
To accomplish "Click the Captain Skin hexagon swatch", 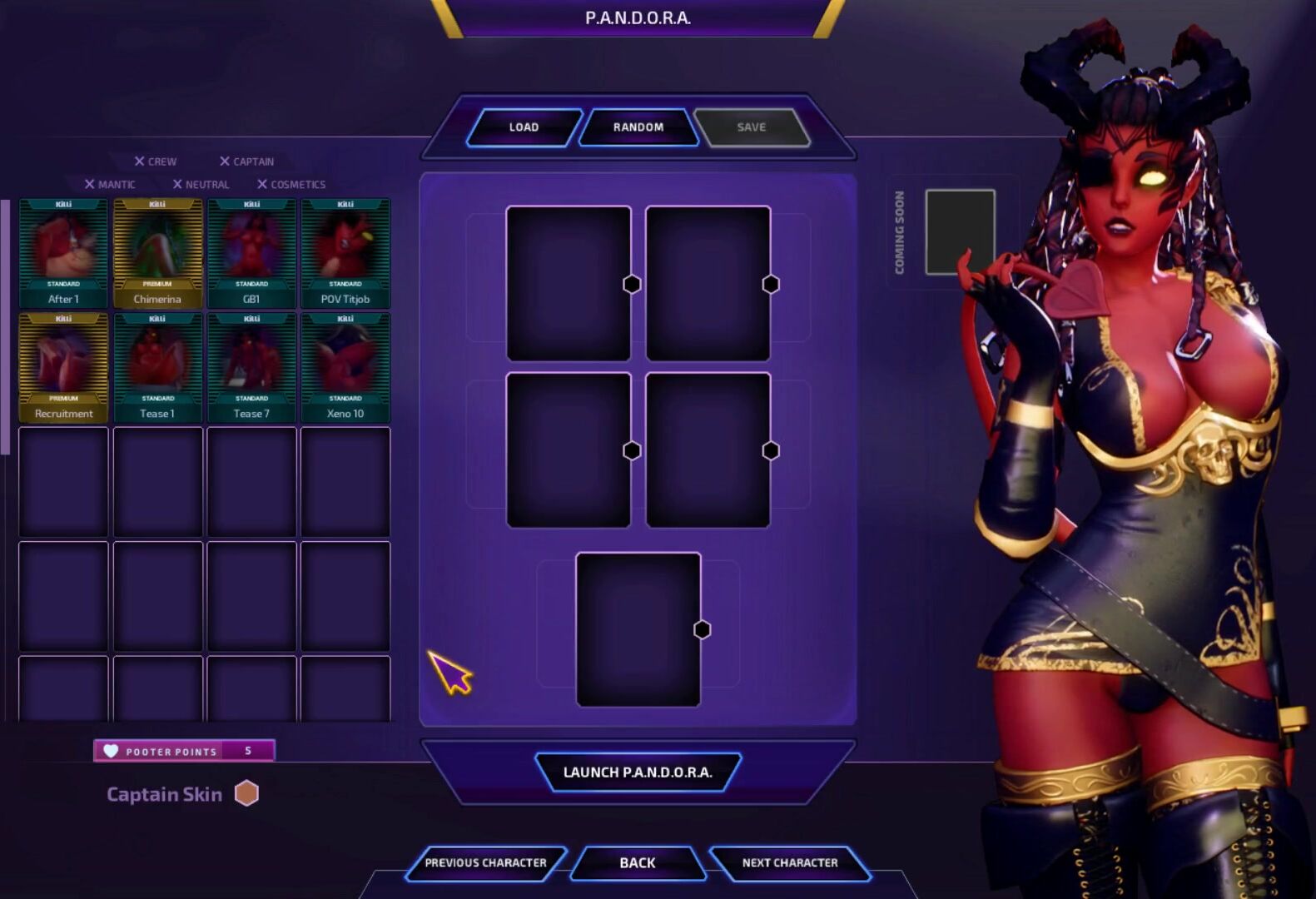I will (x=246, y=794).
